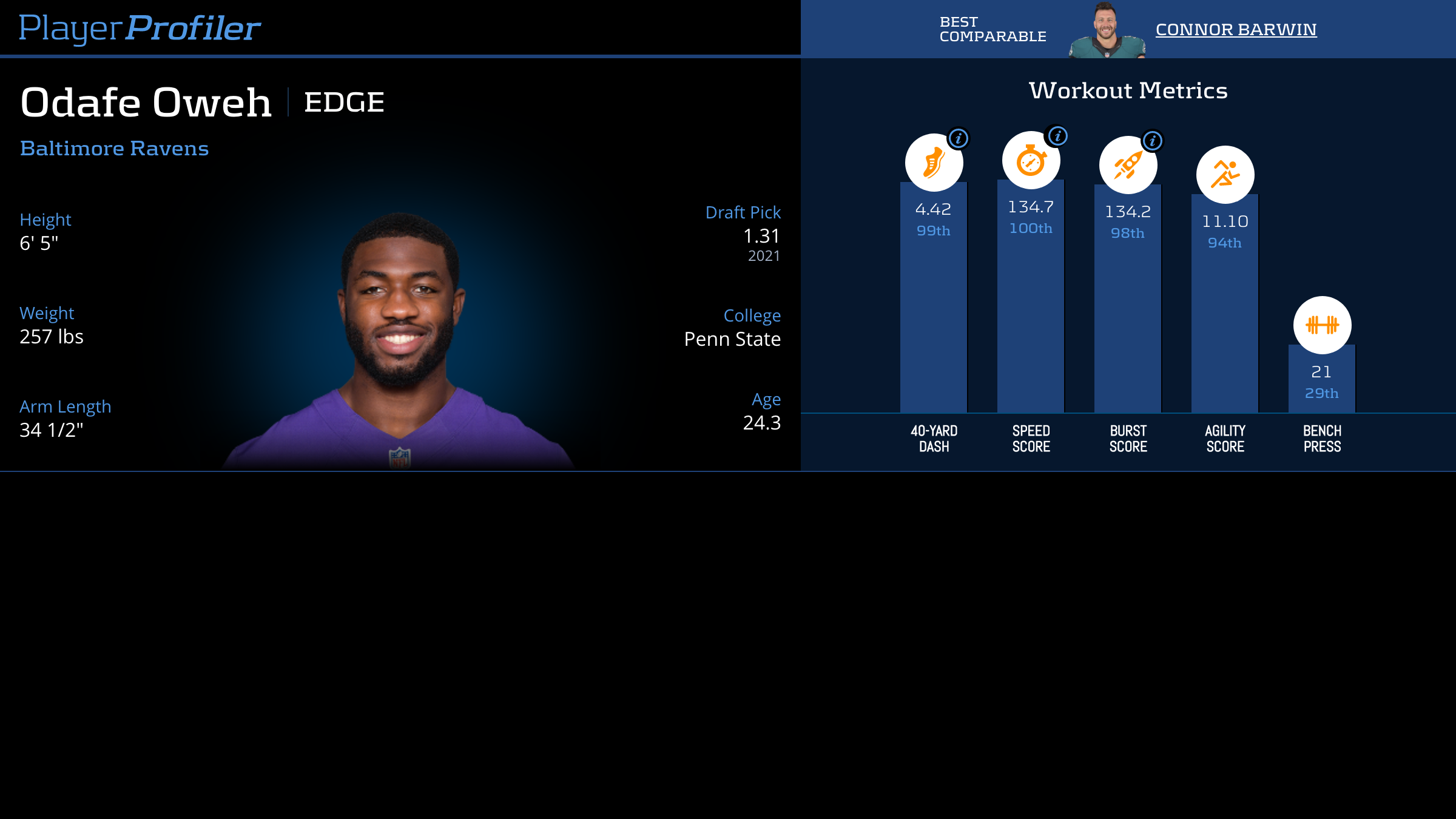Select the Bench Press barbell icon

[x=1322, y=325]
